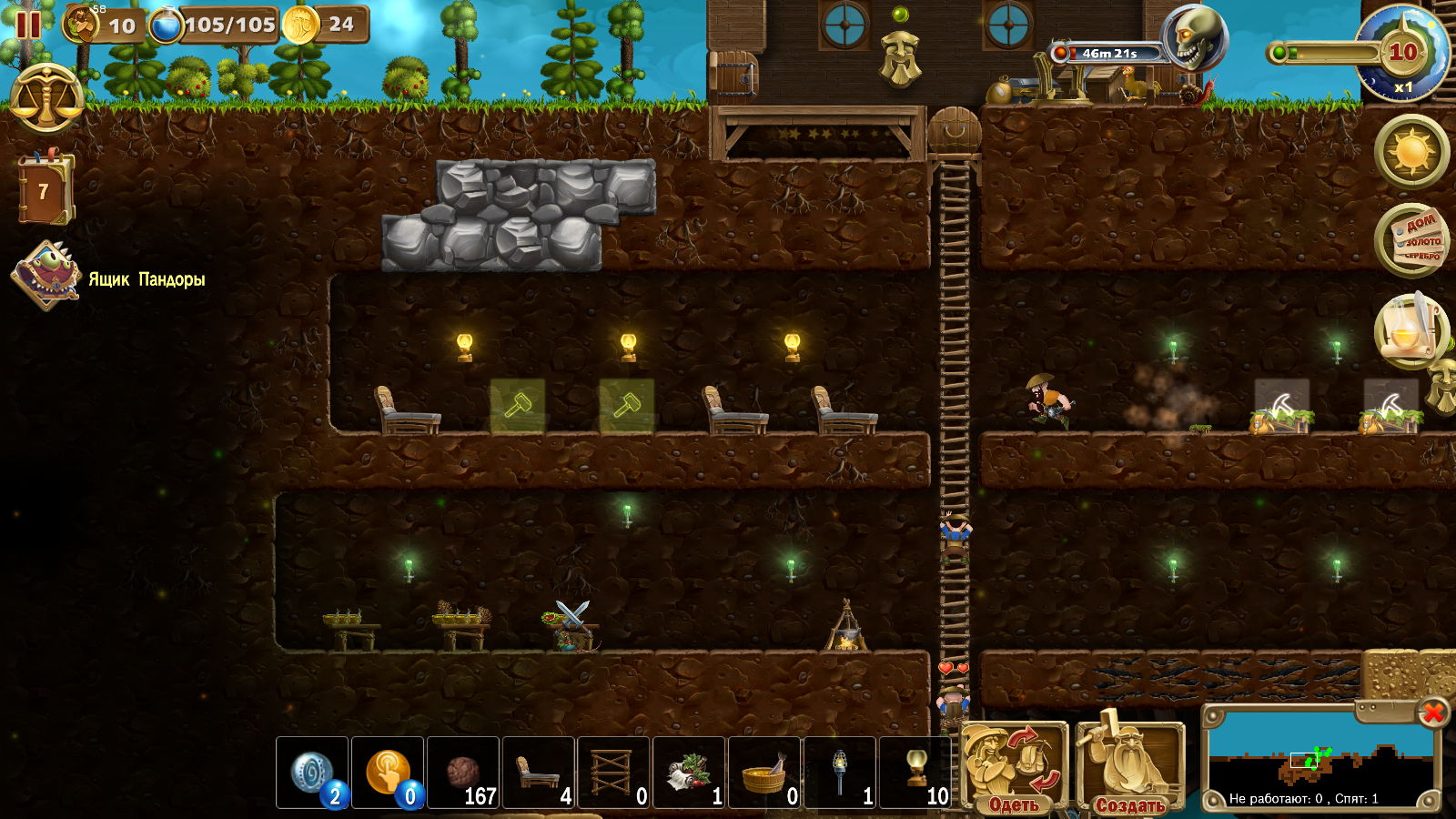Select the yellow lamp slot with 10
Viewport: 1456px width, 819px height.
pyautogui.click(x=915, y=773)
